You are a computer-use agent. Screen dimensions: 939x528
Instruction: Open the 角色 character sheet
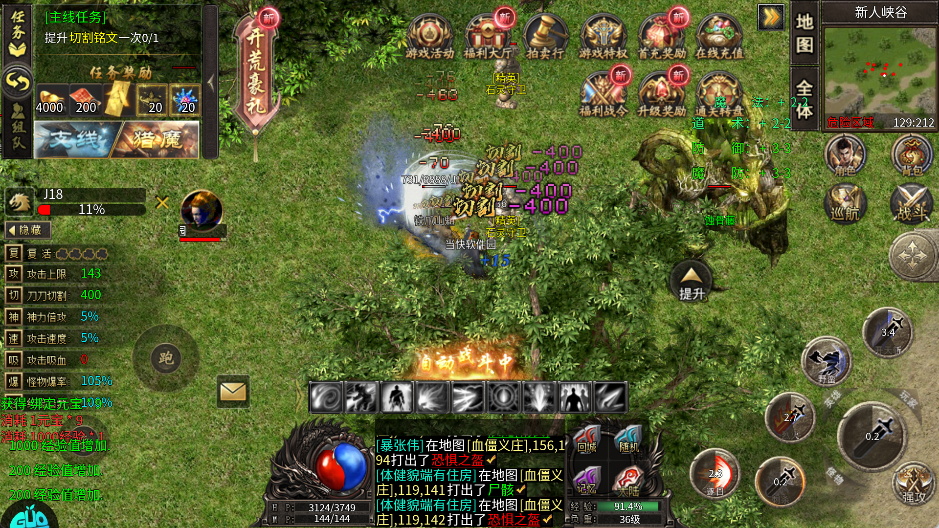tap(845, 156)
